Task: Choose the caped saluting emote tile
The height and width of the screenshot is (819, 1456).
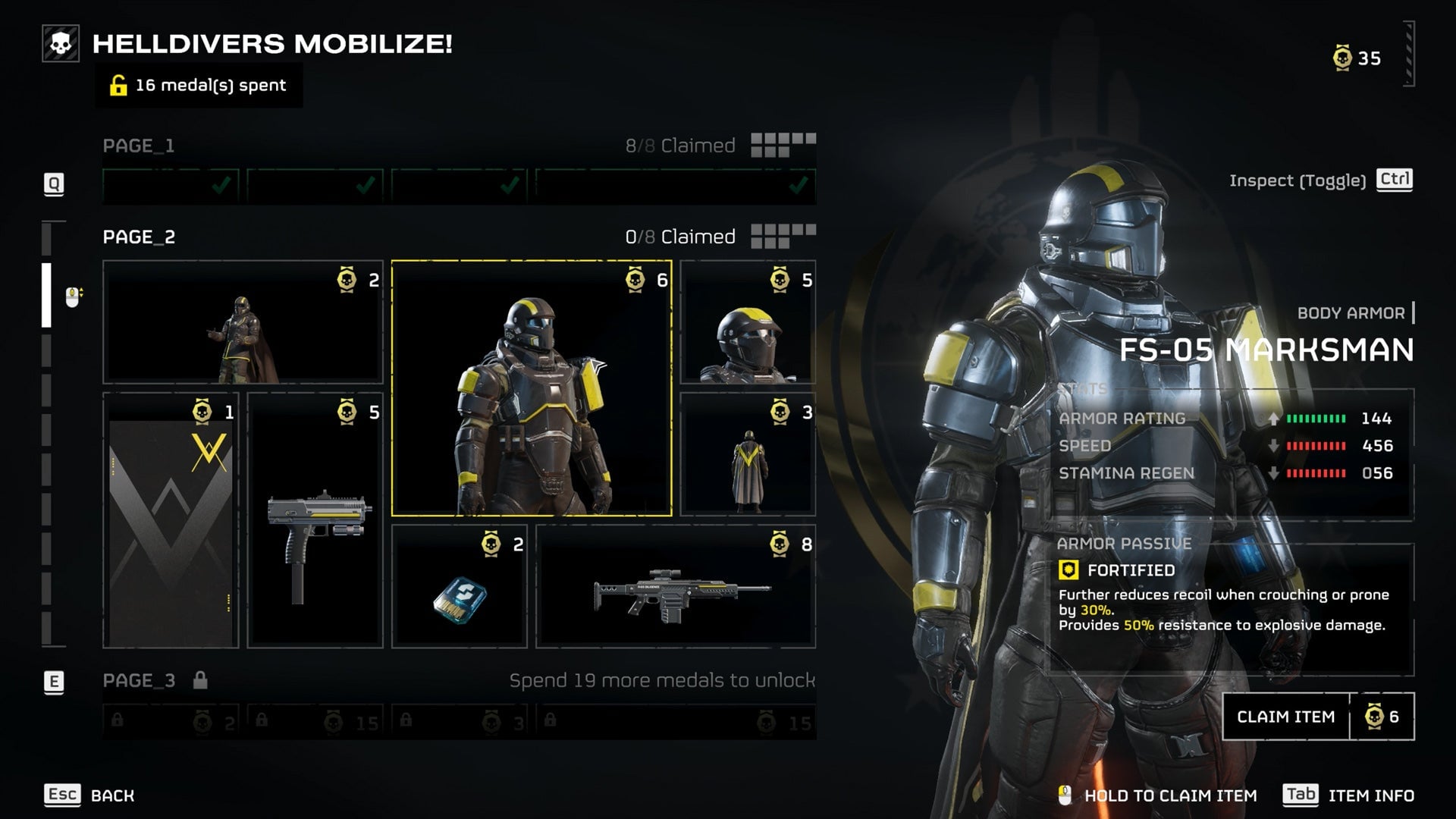Action: [x=243, y=322]
